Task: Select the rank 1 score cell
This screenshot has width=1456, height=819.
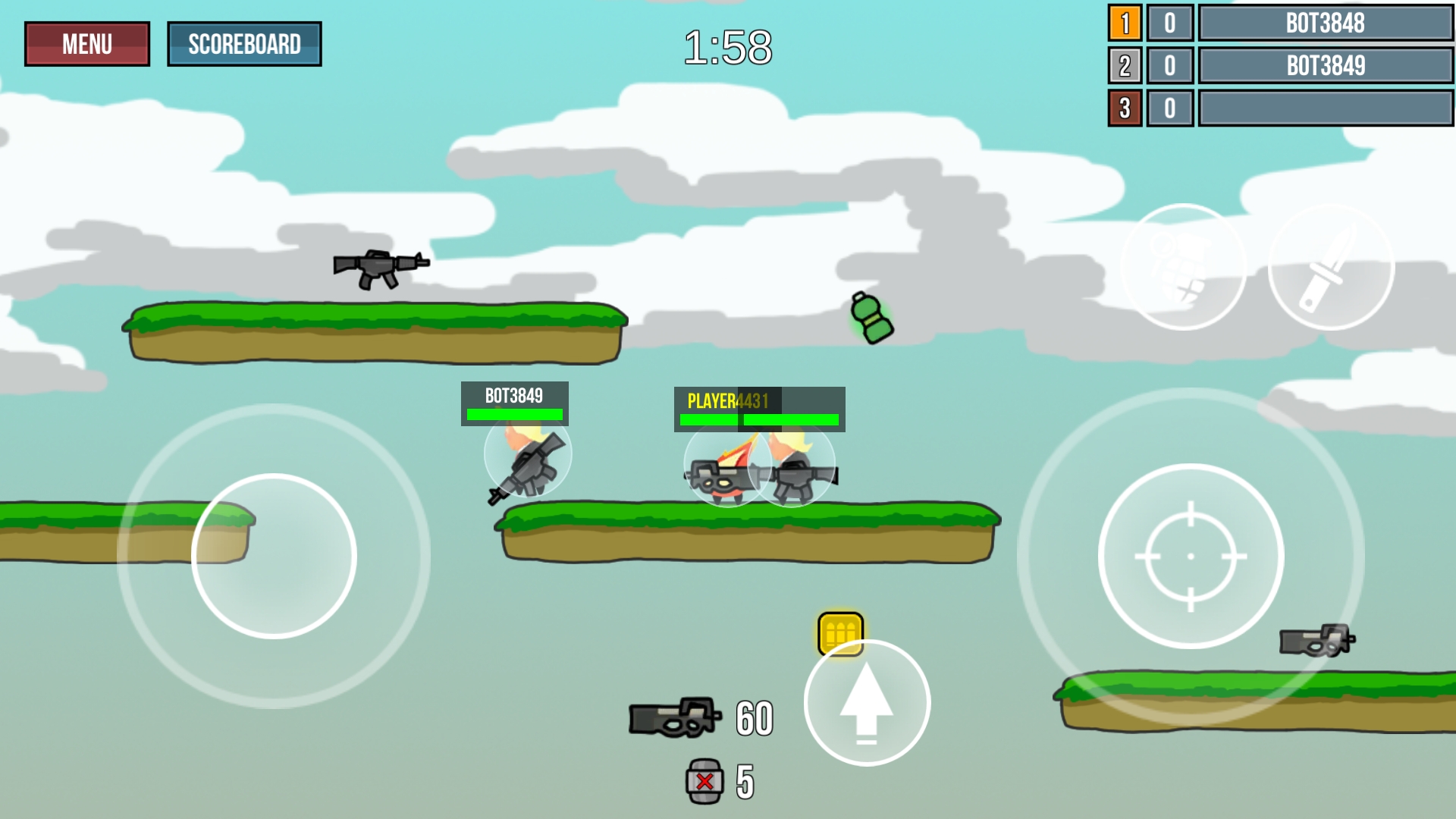Action: point(1169,24)
